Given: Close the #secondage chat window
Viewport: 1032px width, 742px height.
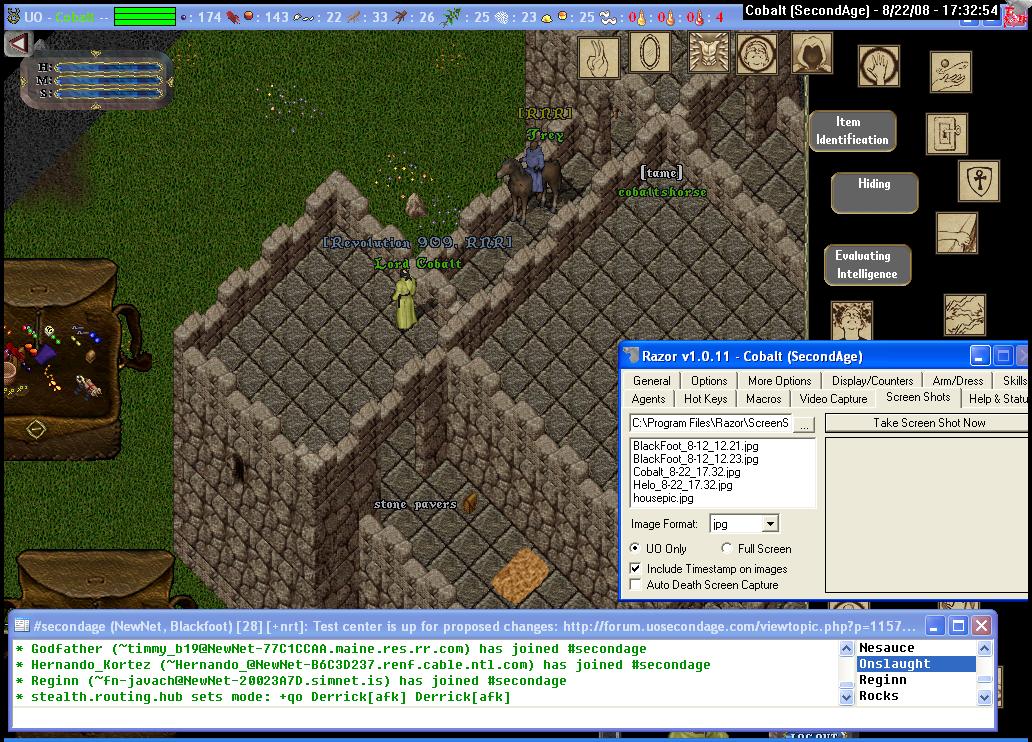Looking at the screenshot, I should click(981, 626).
